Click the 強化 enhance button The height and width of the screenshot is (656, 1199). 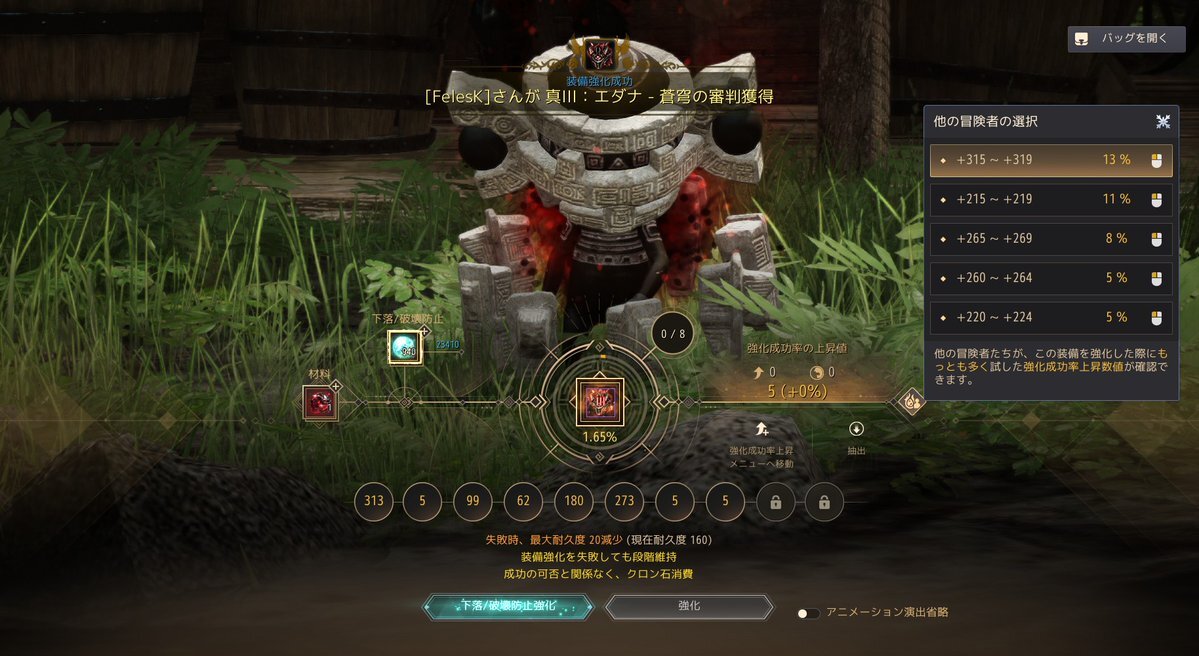[689, 607]
